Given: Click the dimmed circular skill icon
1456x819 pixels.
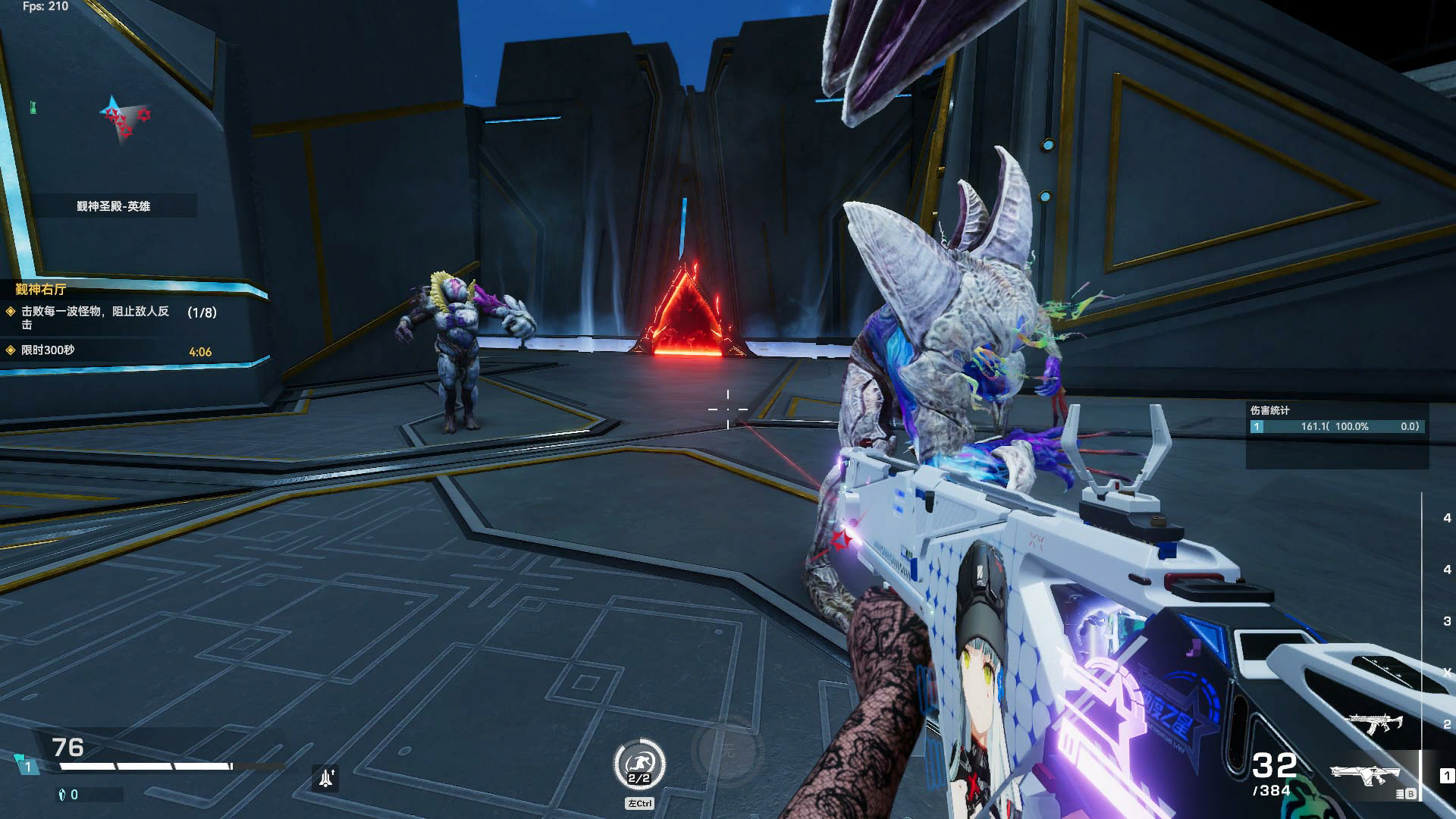Looking at the screenshot, I should [x=727, y=750].
